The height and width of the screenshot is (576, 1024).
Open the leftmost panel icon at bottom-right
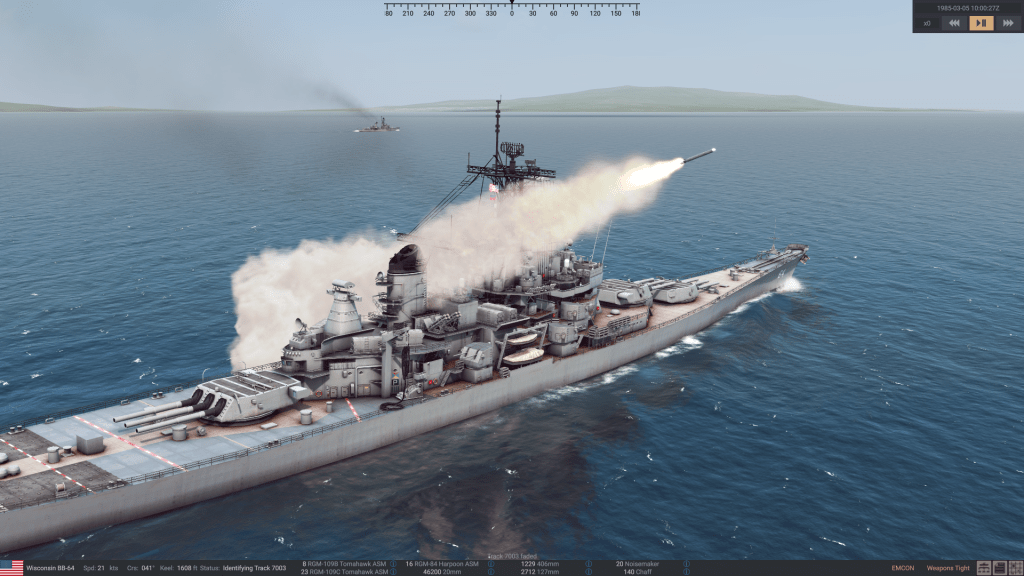(985, 568)
